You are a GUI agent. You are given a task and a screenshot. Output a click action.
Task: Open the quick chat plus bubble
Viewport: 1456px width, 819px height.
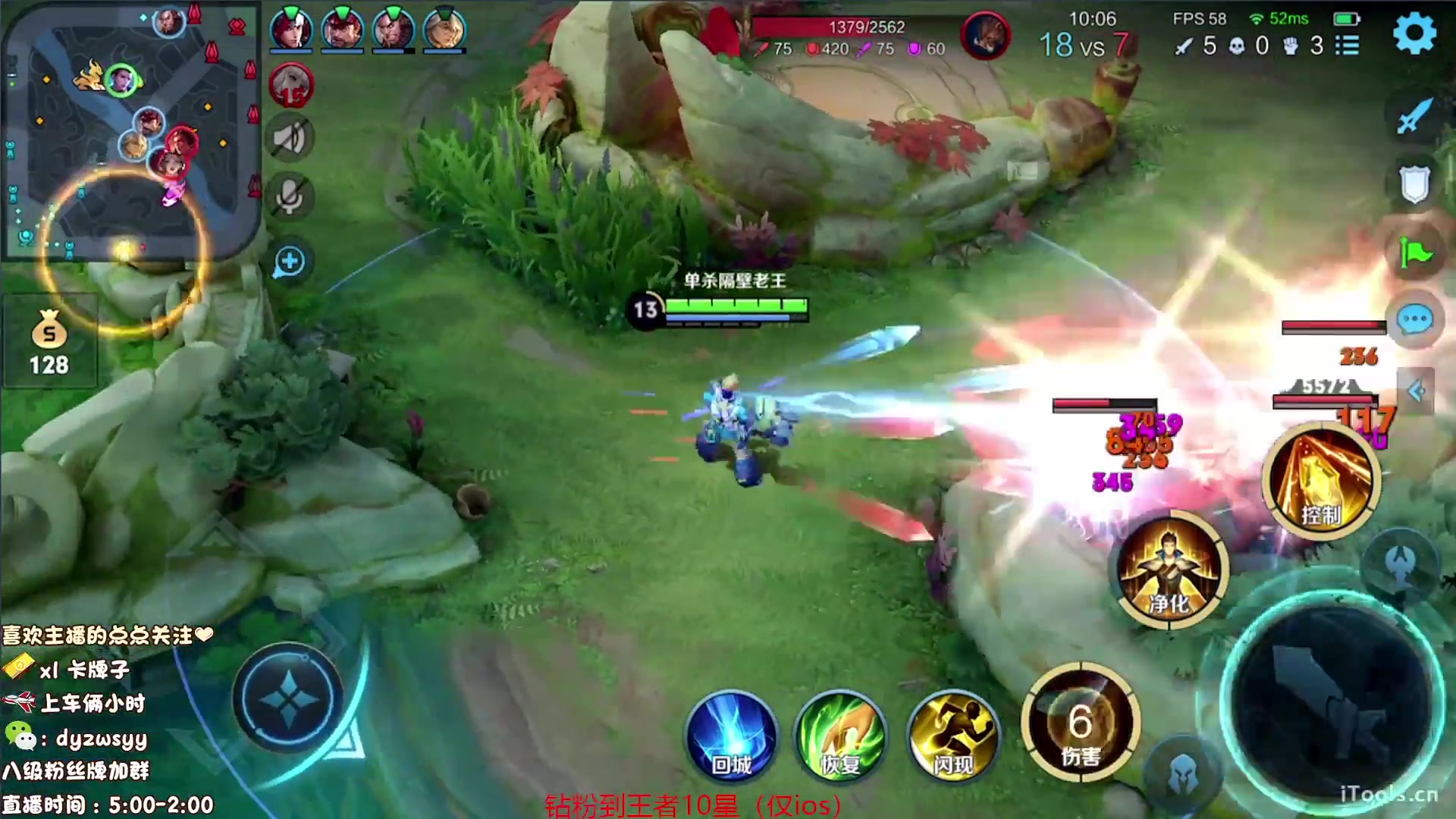click(290, 262)
